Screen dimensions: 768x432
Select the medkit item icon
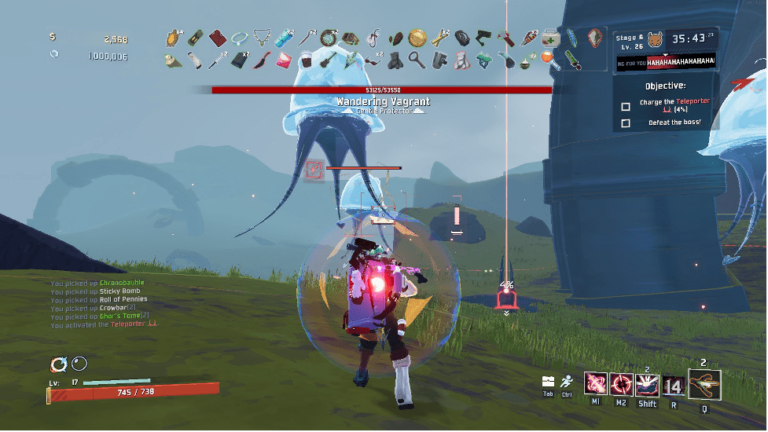550,38
